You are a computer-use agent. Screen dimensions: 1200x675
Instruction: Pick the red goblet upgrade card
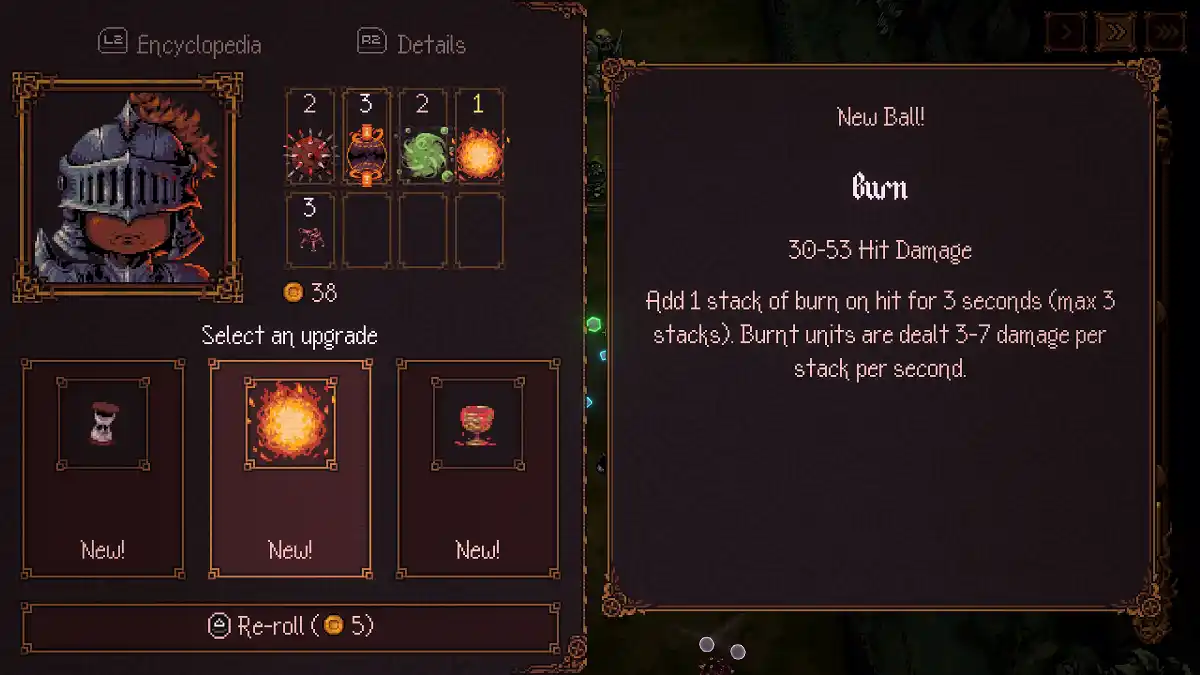pos(478,468)
